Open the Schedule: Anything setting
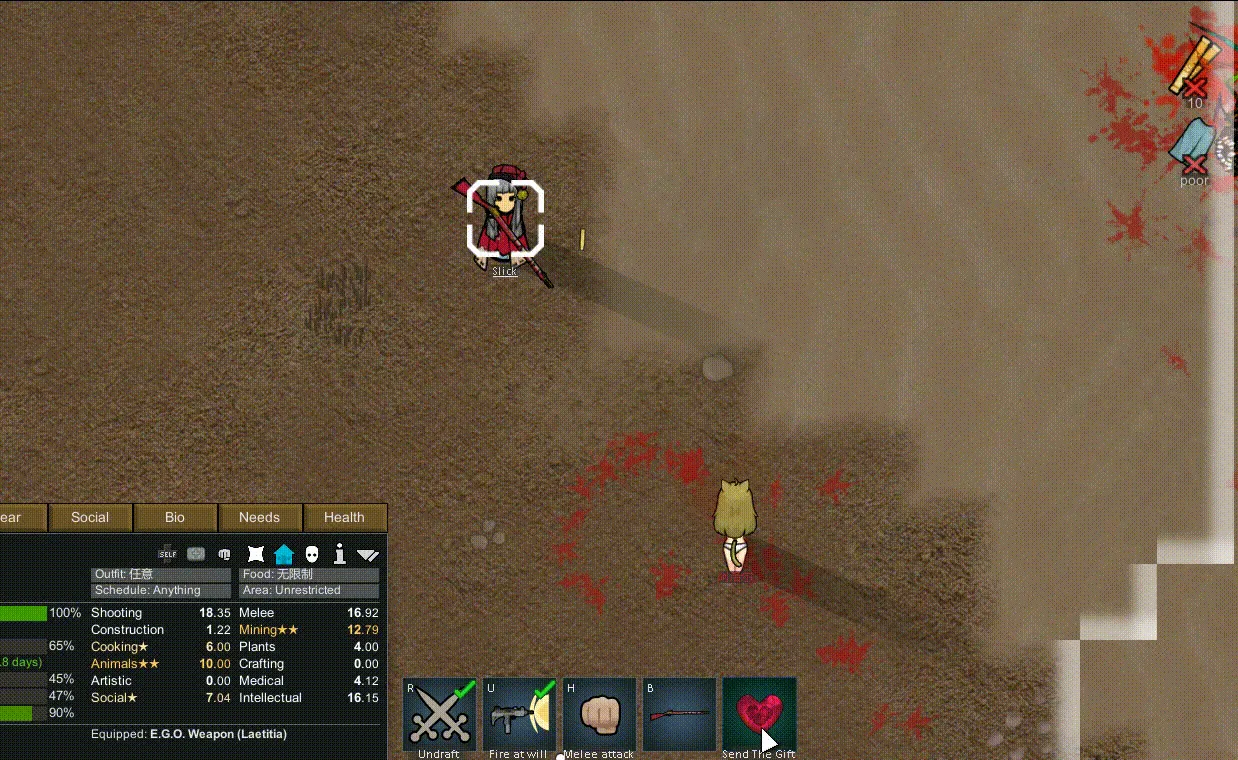Image resolution: width=1238 pixels, height=760 pixels. point(161,590)
